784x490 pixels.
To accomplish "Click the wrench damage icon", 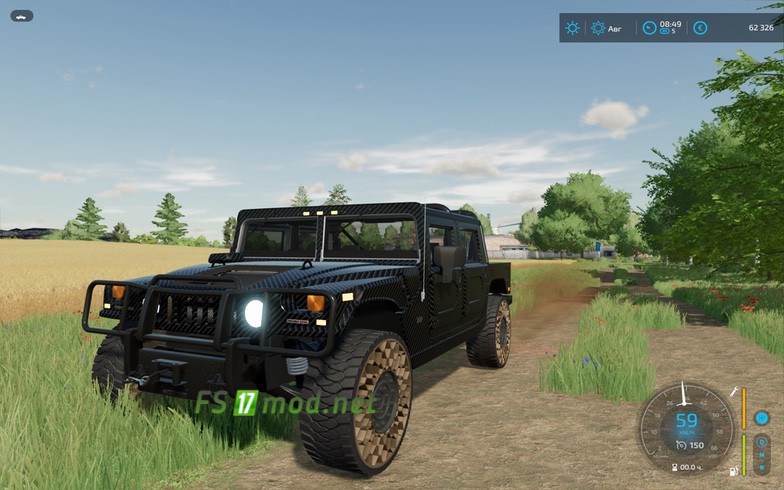I will tap(735, 391).
